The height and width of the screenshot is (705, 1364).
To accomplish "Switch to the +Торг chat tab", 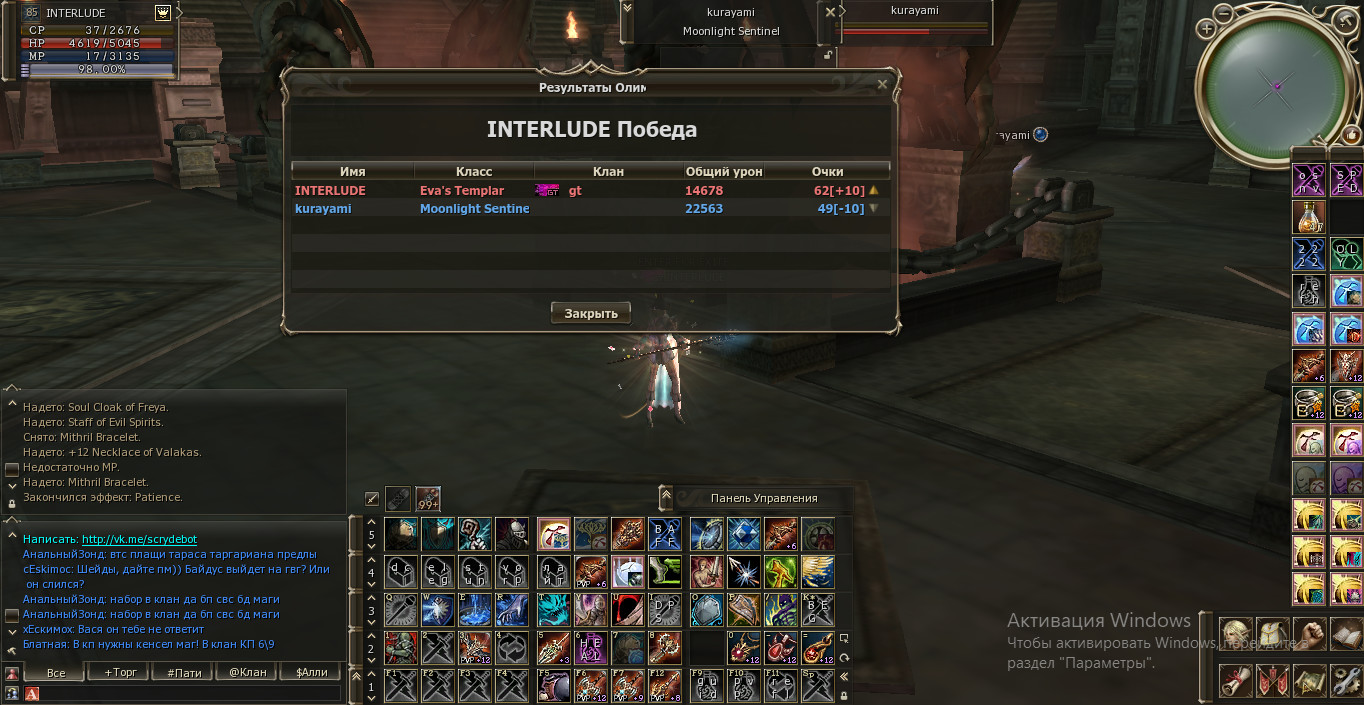I will click(x=120, y=673).
